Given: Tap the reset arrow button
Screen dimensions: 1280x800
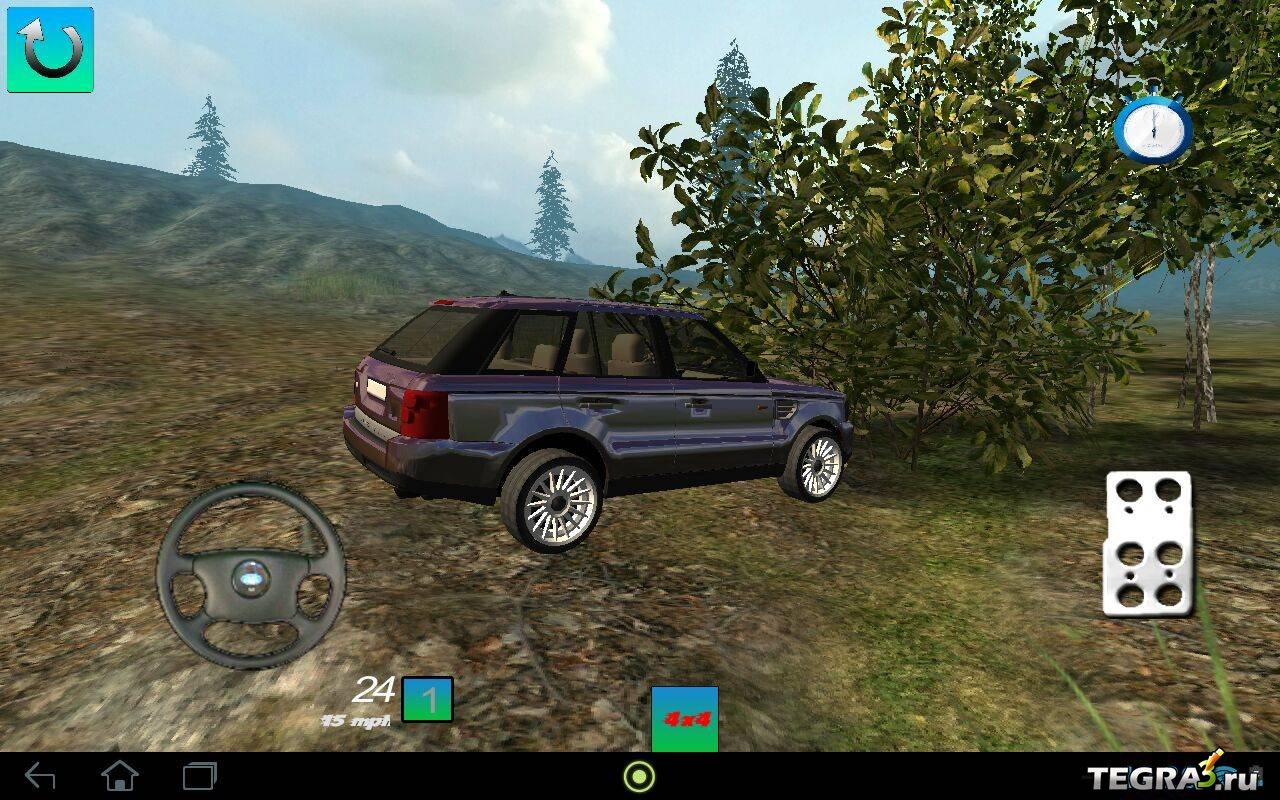Looking at the screenshot, I should tap(50, 50).
